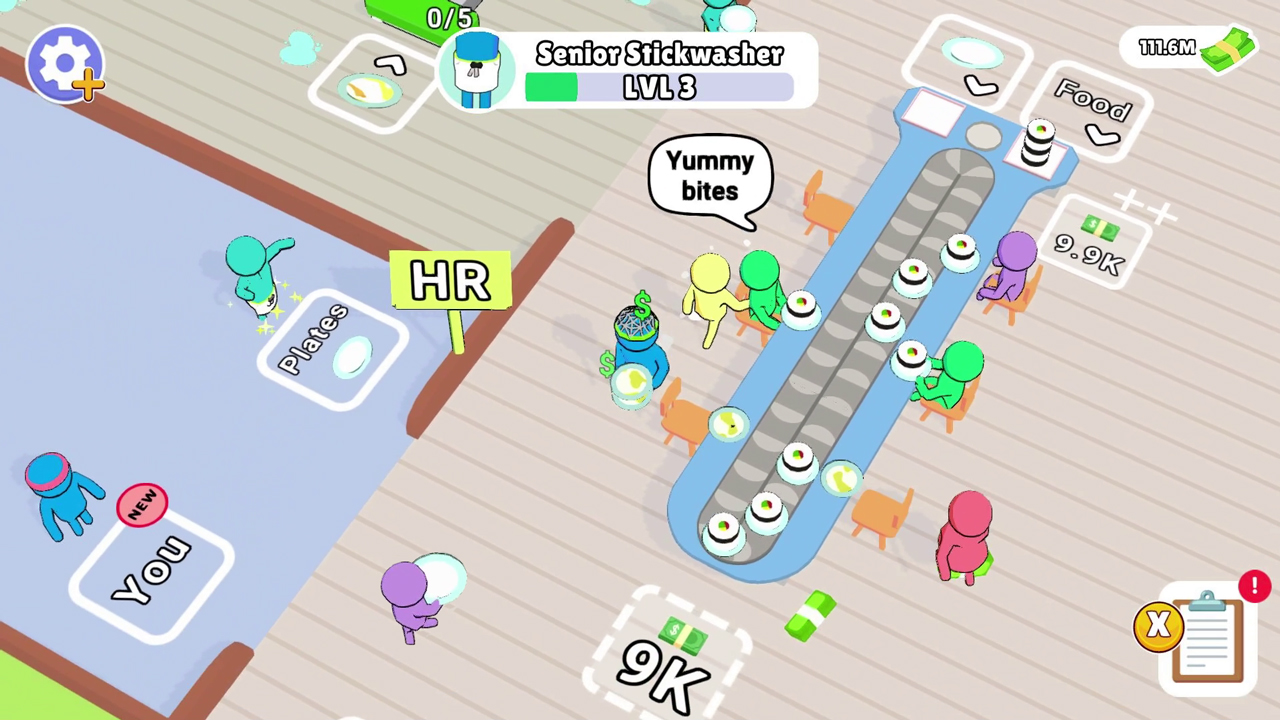Tap the 0/5 counter banner
This screenshot has height=720, width=1280.
448,18
